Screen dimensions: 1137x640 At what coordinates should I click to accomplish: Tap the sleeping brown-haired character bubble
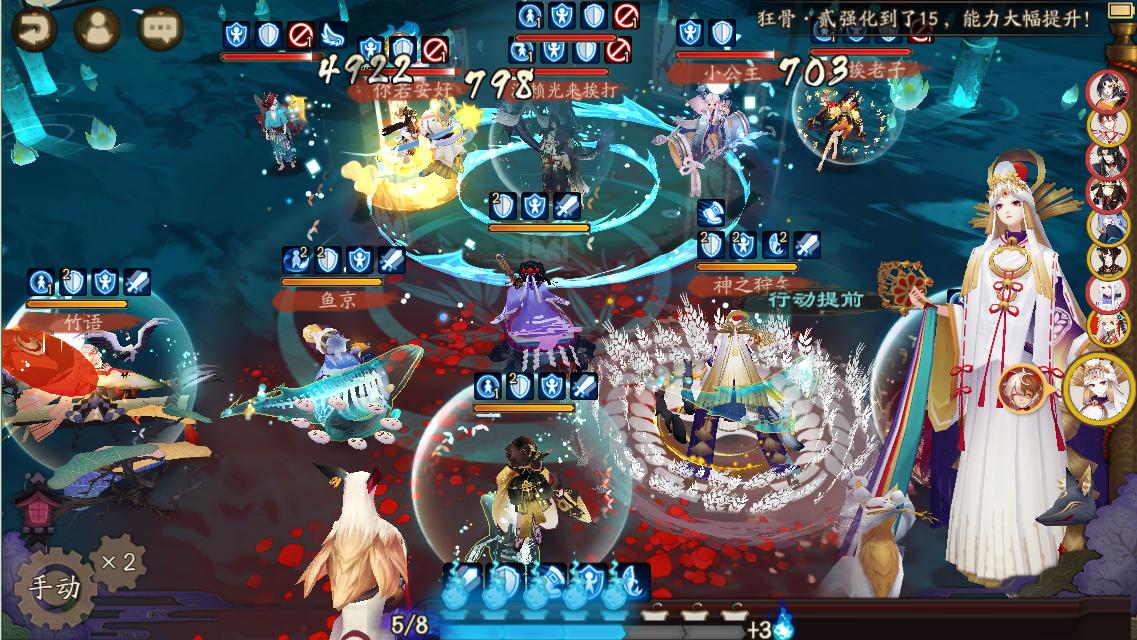click(x=1021, y=388)
